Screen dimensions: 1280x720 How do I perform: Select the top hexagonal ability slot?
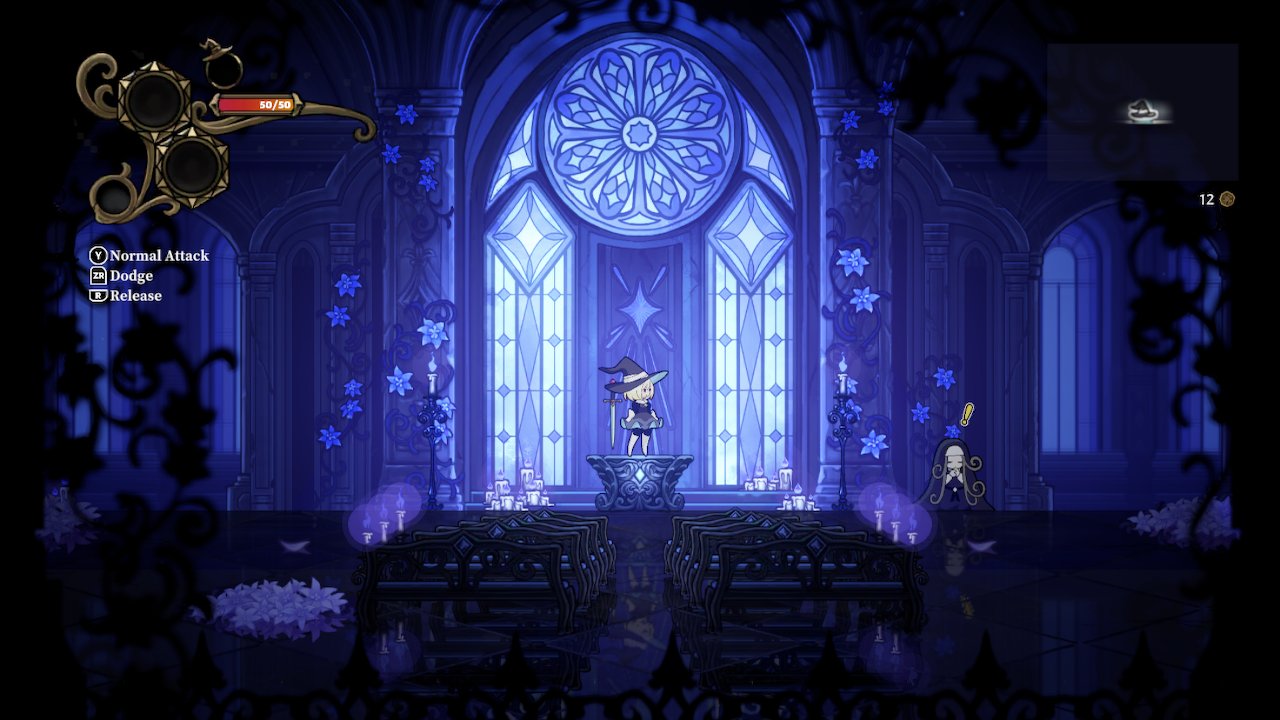(155, 100)
